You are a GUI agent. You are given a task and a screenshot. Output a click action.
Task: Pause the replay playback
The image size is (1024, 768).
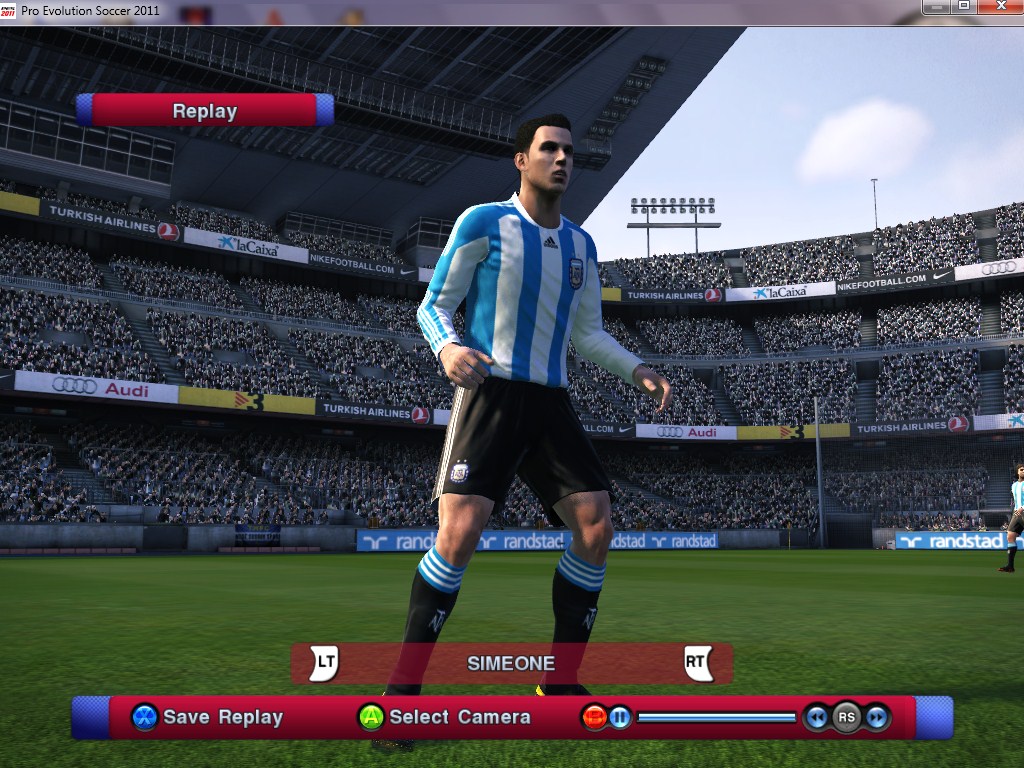click(x=620, y=717)
